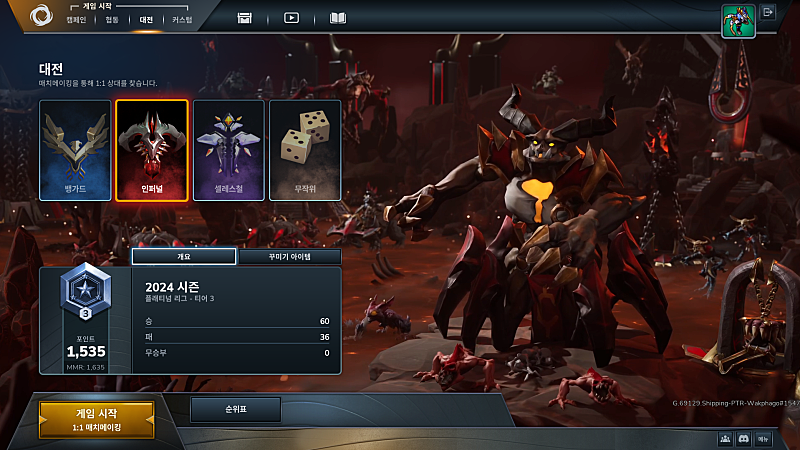Open the friends list icon
The width and height of the screenshot is (800, 450).
click(x=723, y=439)
